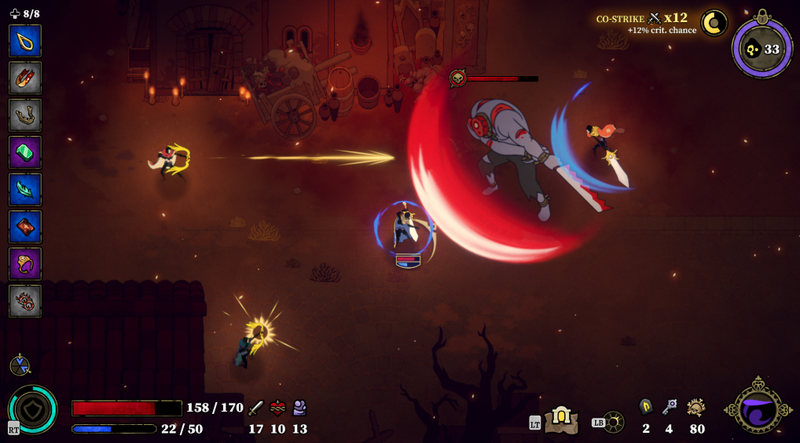
Task: Select the green gem relic icon
Action: click(x=24, y=152)
